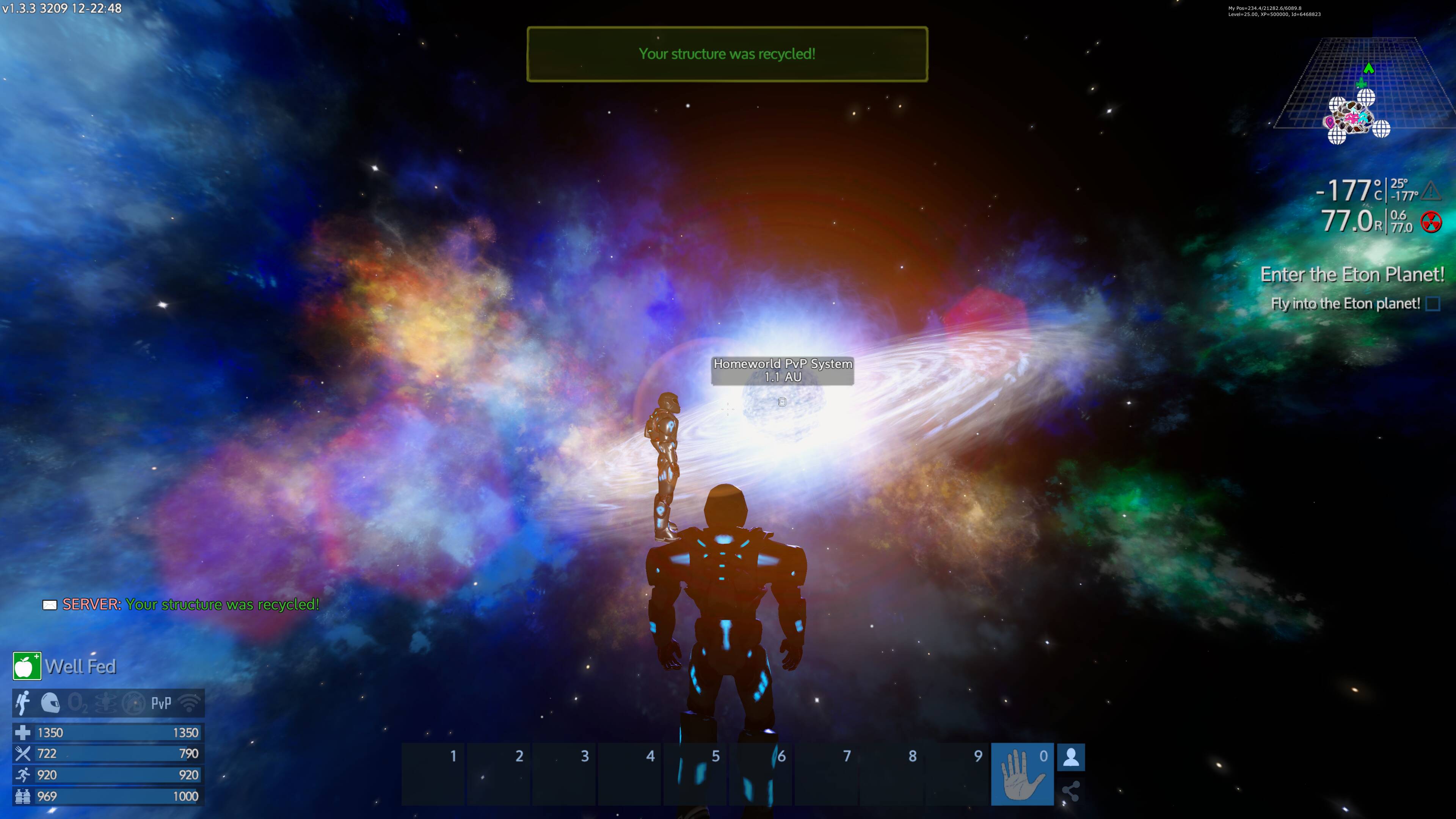This screenshot has height=819, width=1456.
Task: Toggle the jetpack status icon
Action: (x=23, y=703)
